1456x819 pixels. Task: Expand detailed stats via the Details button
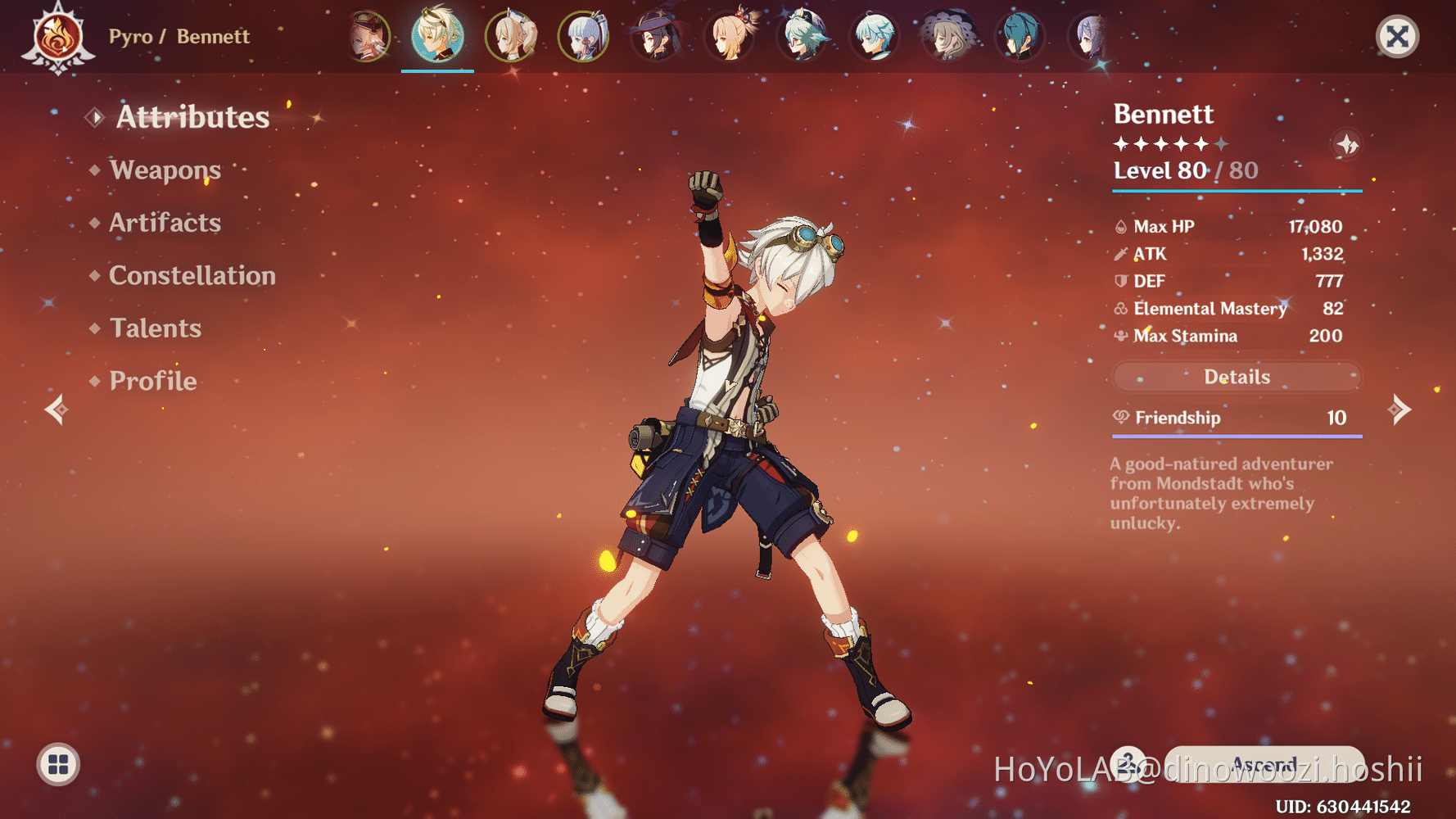click(1237, 377)
